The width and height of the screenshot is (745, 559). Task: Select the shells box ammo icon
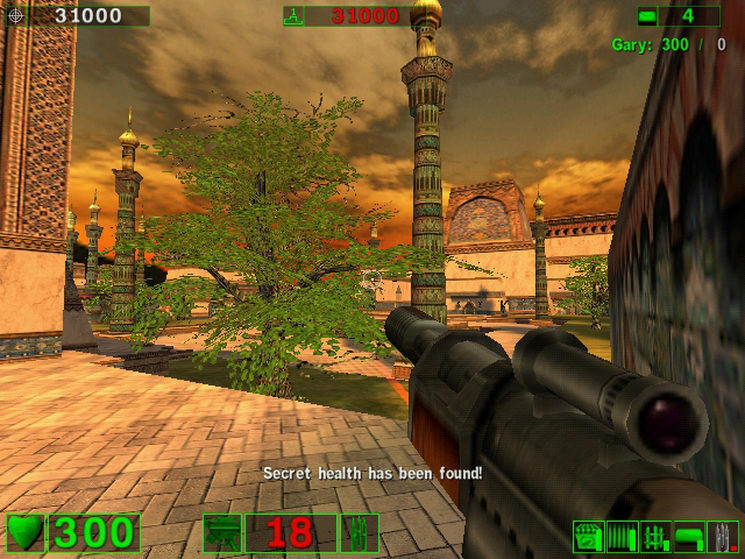(589, 535)
